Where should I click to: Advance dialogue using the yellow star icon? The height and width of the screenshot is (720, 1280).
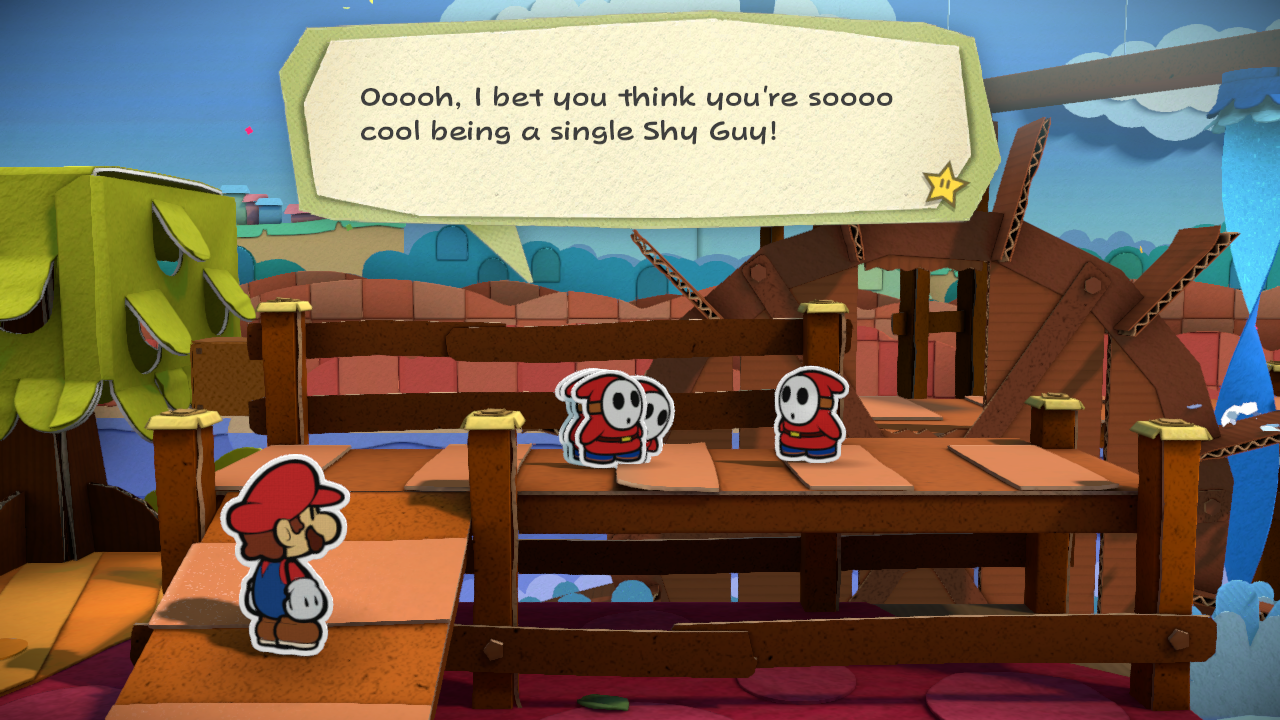[944, 184]
